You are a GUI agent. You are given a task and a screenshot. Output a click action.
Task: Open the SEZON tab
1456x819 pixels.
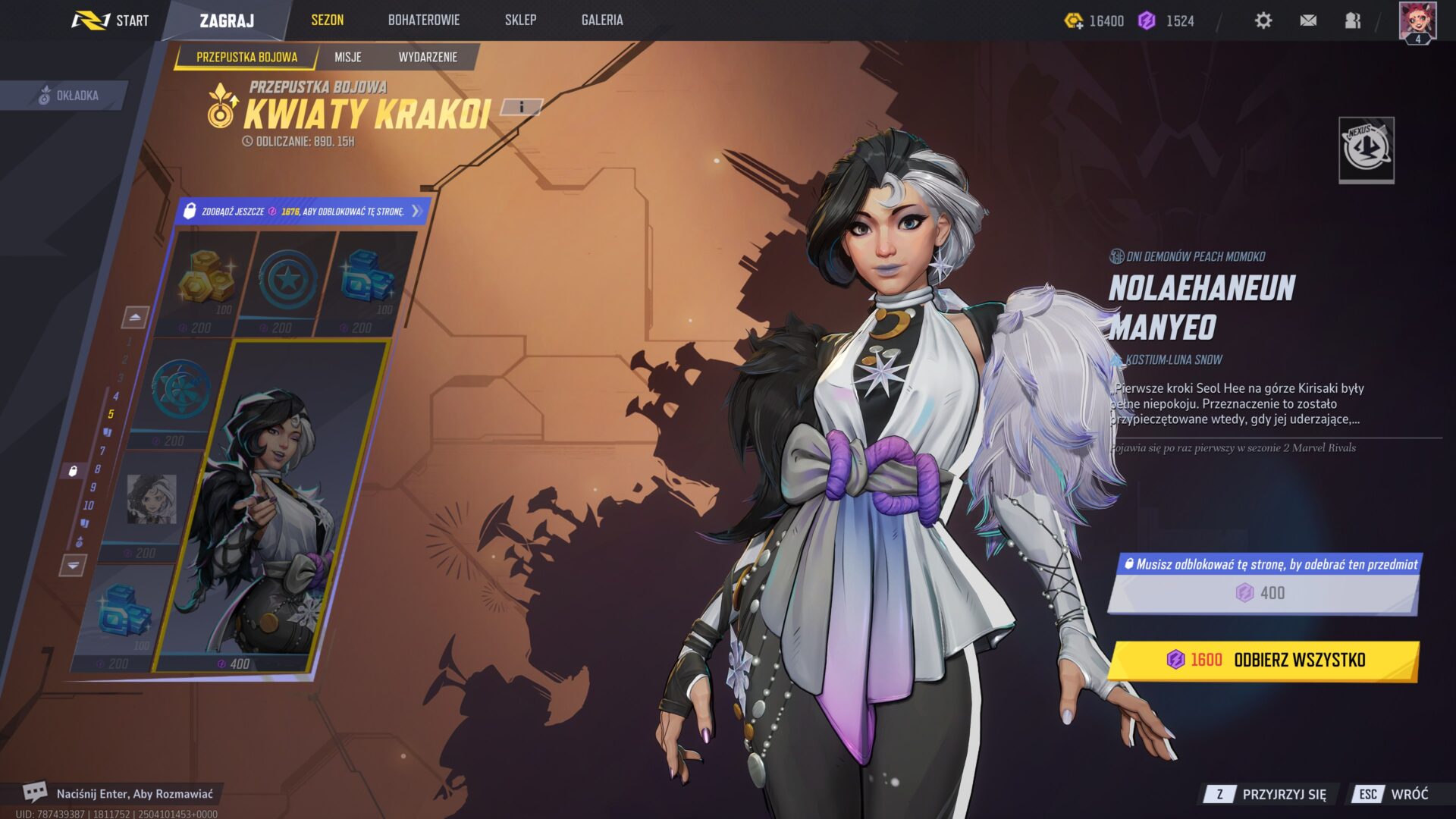coord(327,20)
